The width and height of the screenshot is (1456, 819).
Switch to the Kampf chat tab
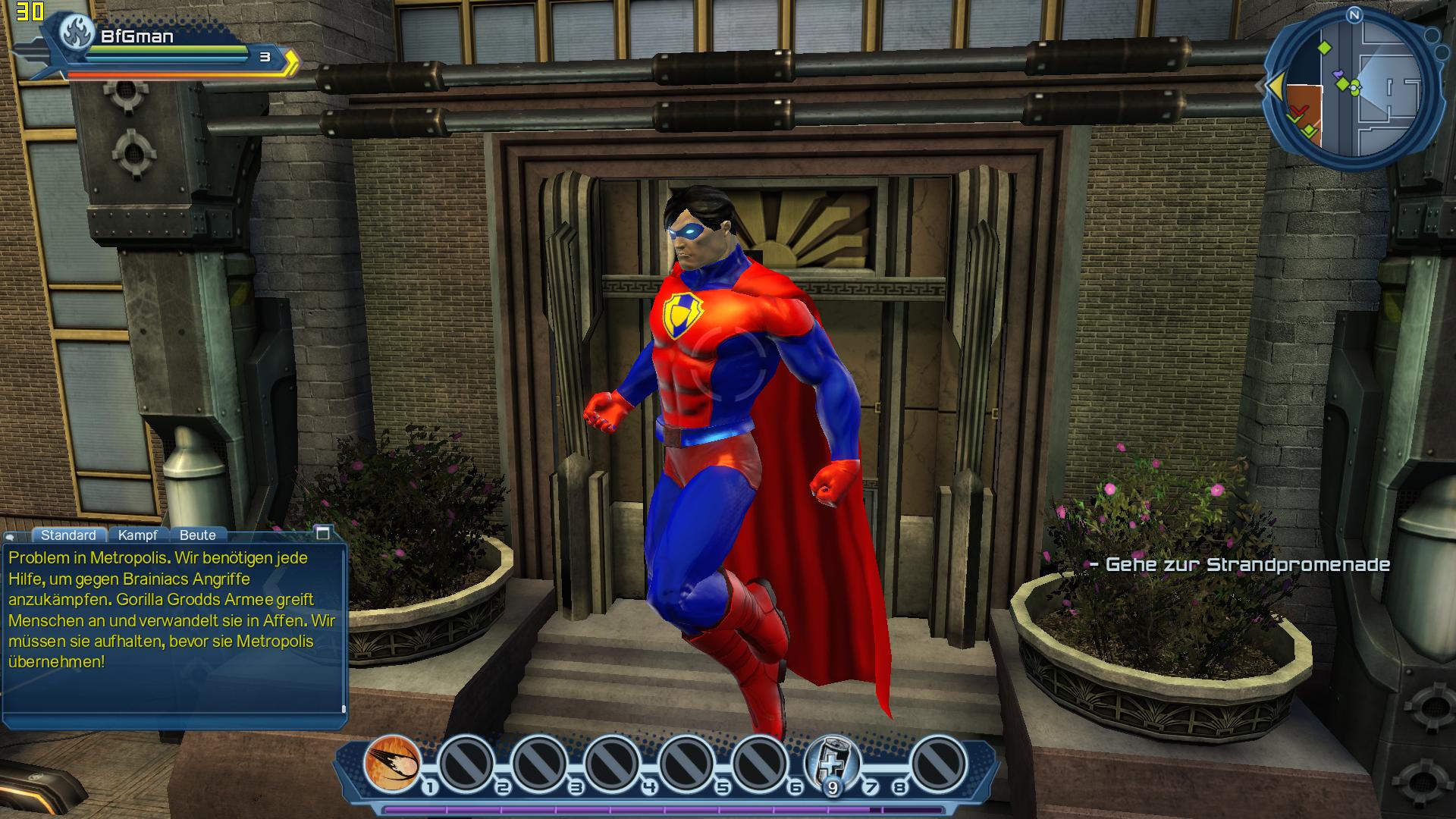coord(137,535)
